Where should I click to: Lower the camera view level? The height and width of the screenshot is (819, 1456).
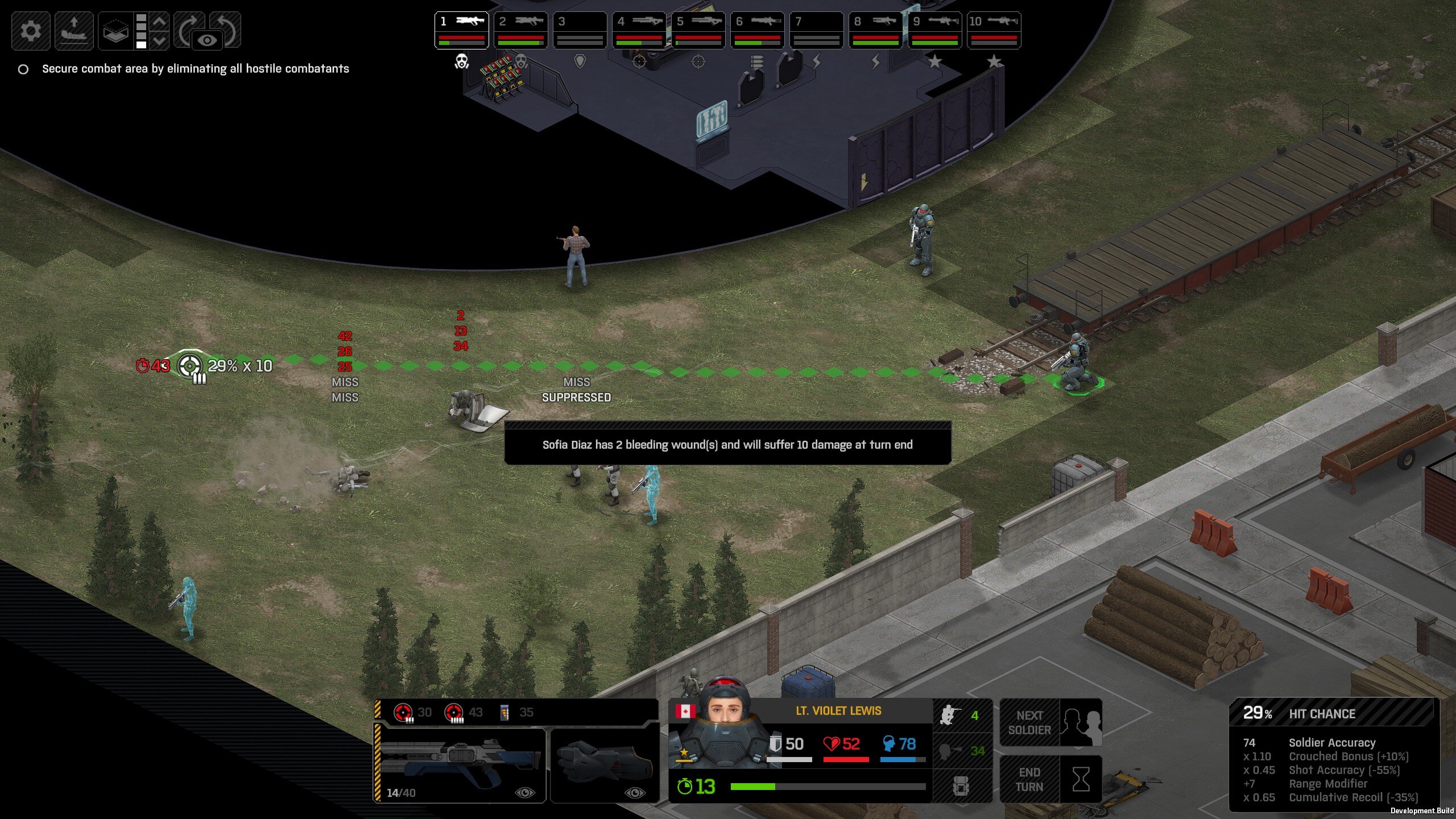(x=160, y=40)
